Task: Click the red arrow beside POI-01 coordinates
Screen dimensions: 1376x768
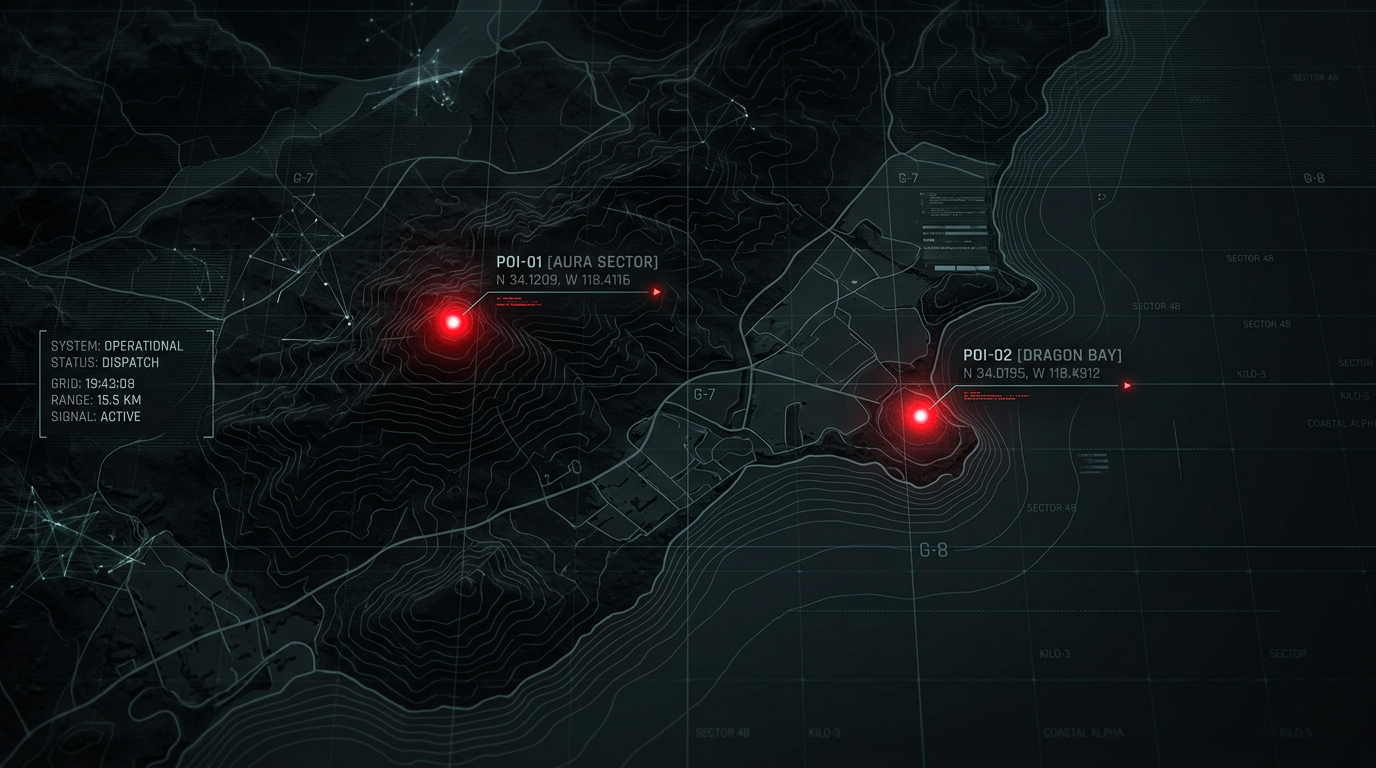Action: point(657,292)
